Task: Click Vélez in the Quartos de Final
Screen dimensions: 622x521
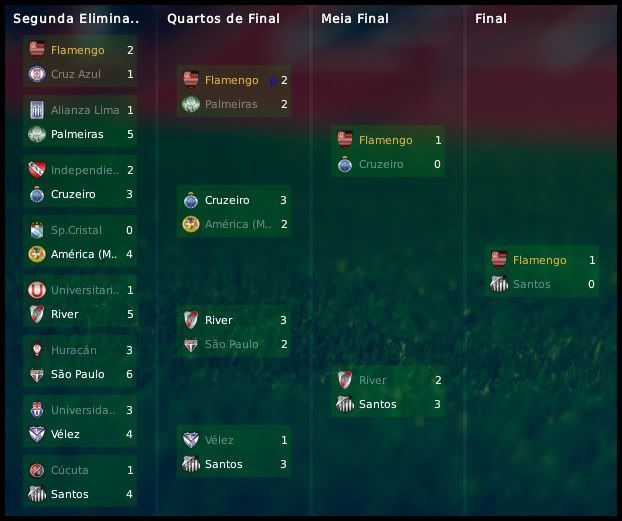Action: pyautogui.click(x=220, y=440)
